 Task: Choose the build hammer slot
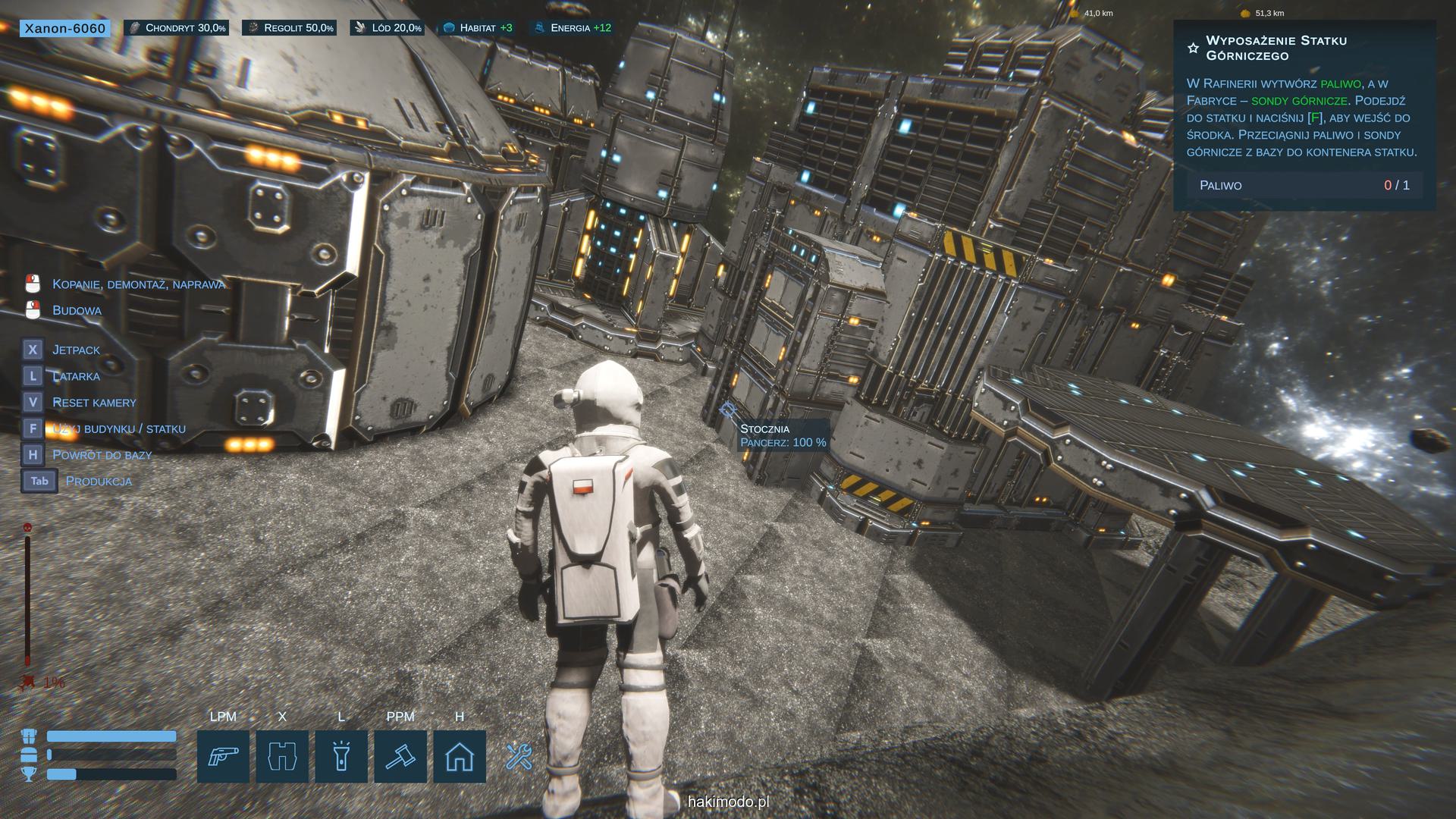tap(400, 756)
